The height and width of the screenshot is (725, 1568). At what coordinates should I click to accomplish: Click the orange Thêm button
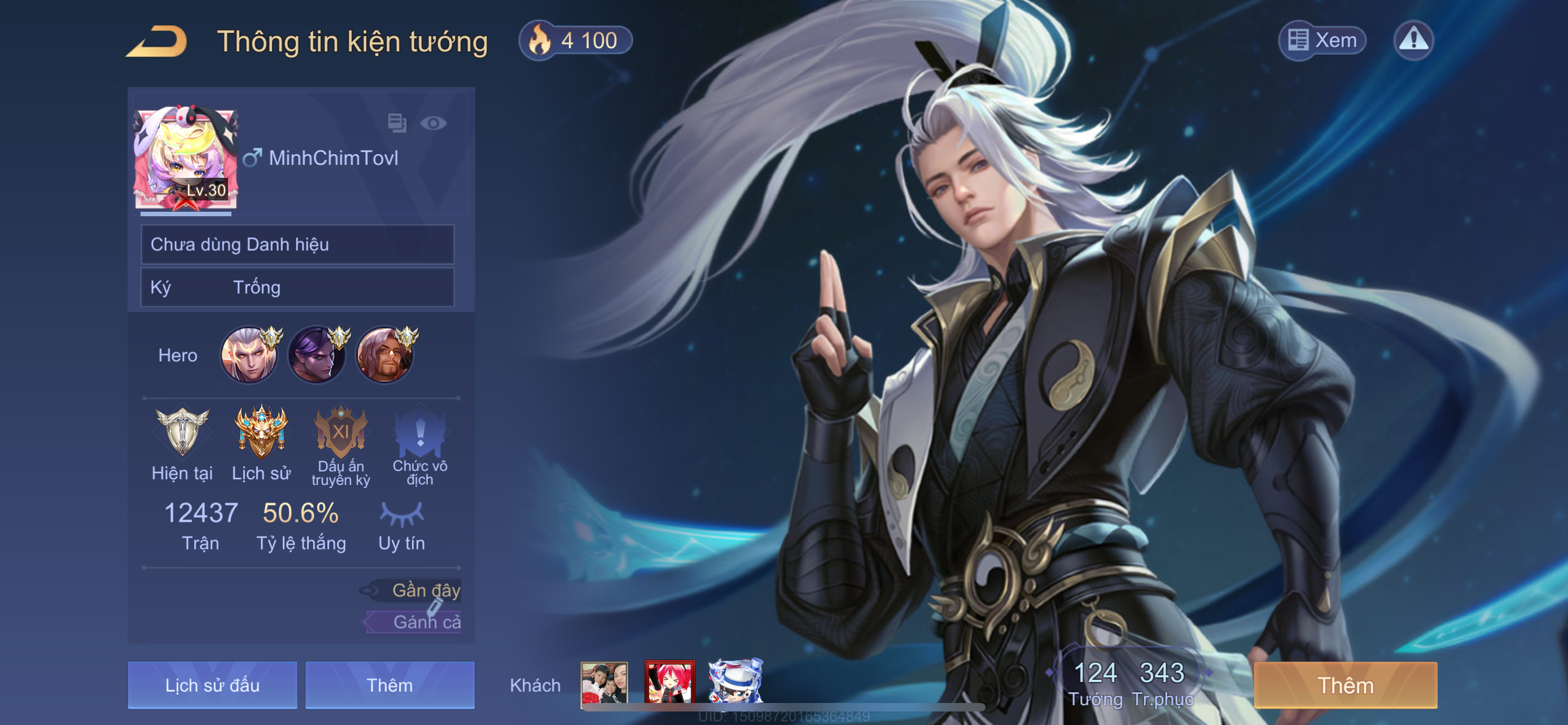pyautogui.click(x=1345, y=685)
